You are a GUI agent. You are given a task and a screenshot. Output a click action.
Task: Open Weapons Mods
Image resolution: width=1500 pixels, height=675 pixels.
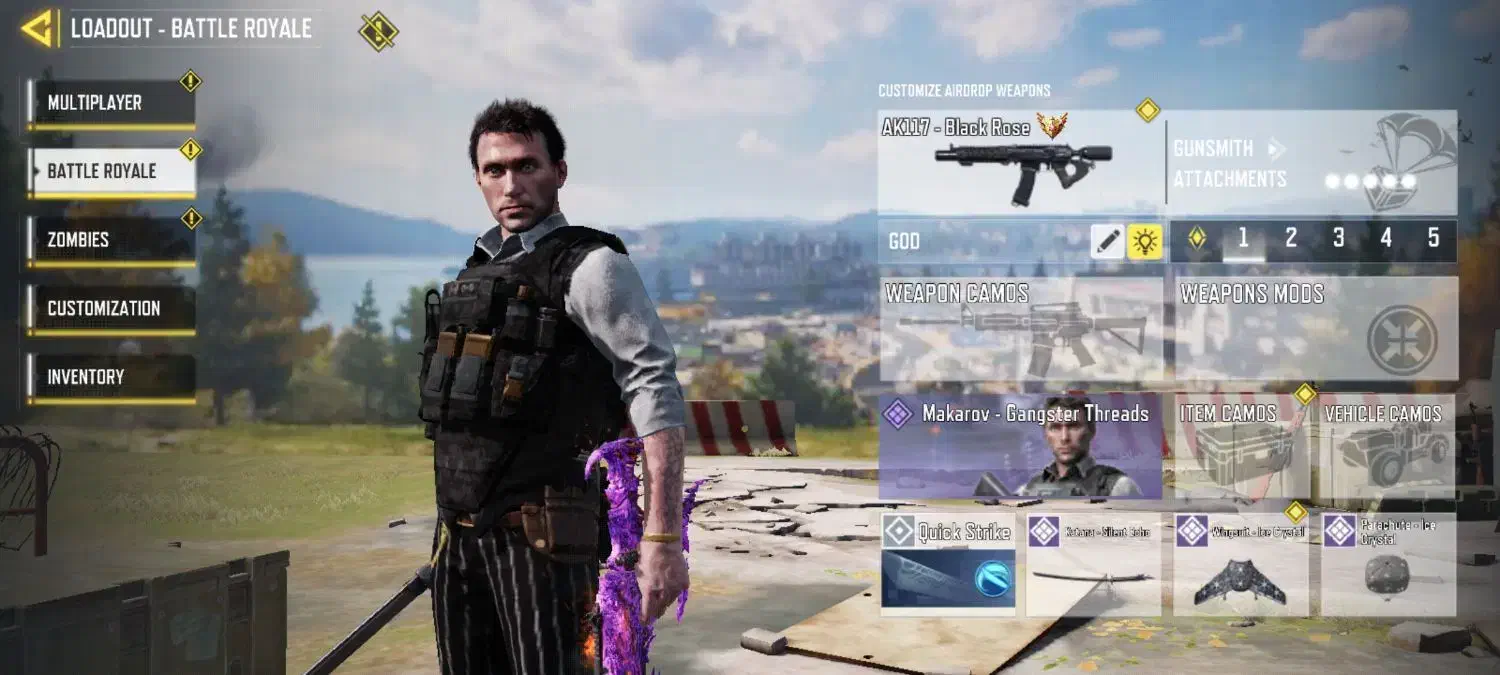tap(1316, 328)
